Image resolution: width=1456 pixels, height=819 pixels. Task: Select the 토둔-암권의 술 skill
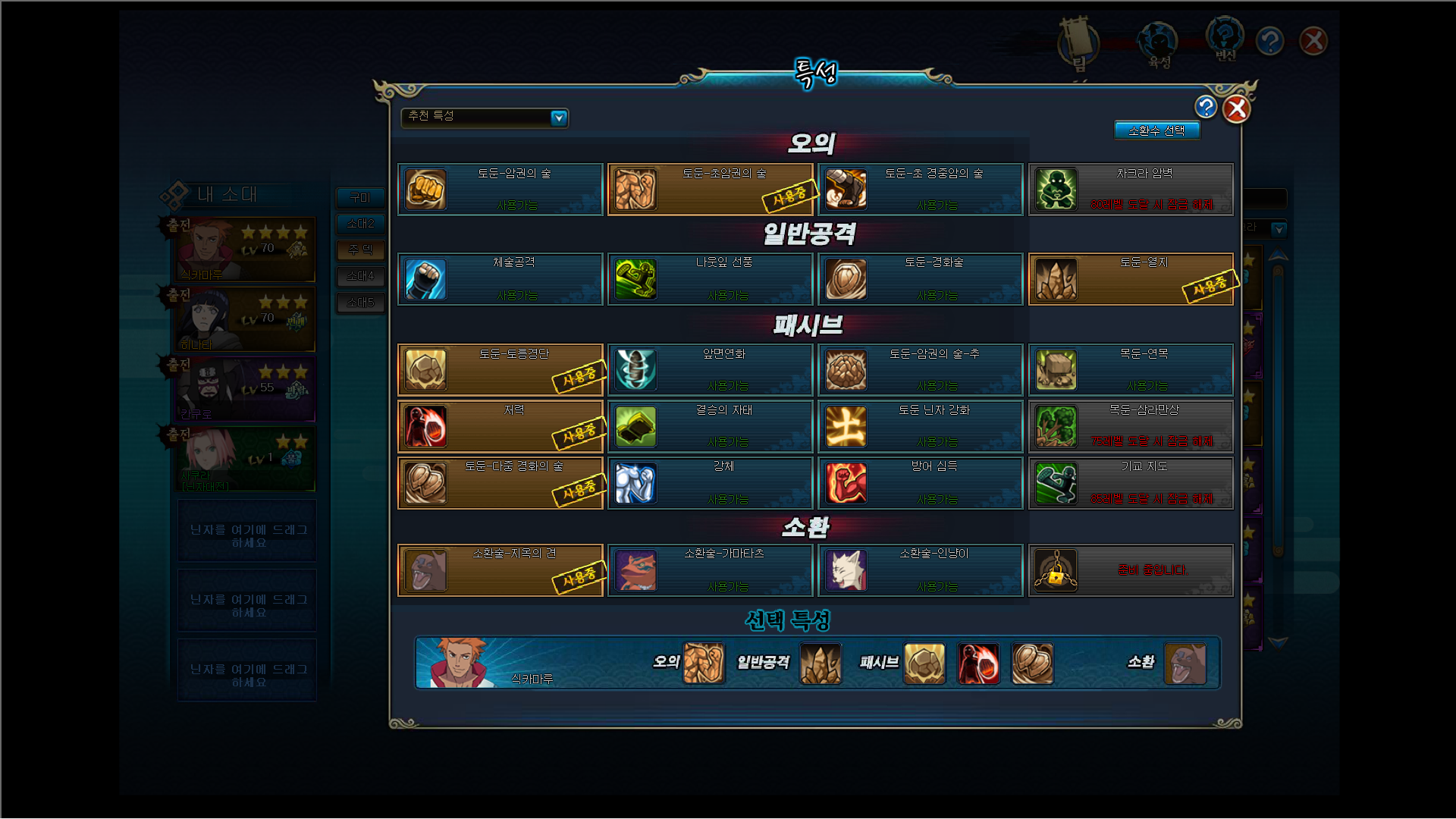click(x=500, y=190)
